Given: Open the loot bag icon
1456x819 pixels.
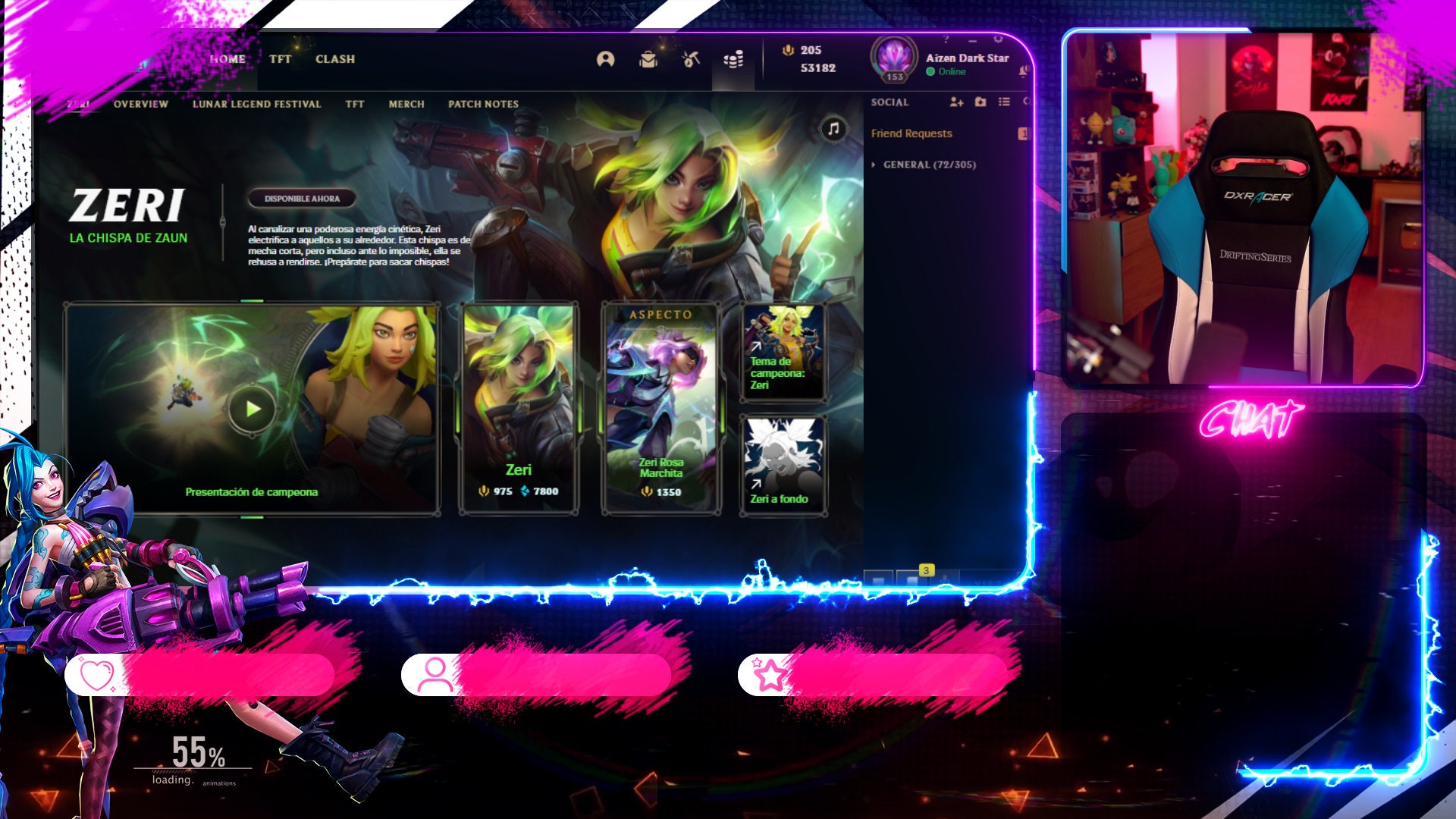Looking at the screenshot, I should (x=649, y=60).
